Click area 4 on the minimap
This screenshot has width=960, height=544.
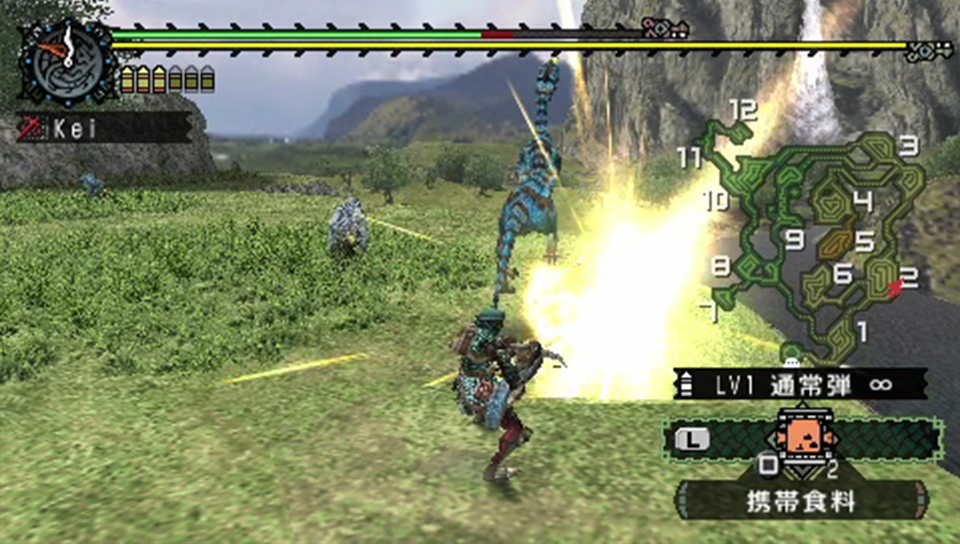click(x=862, y=202)
